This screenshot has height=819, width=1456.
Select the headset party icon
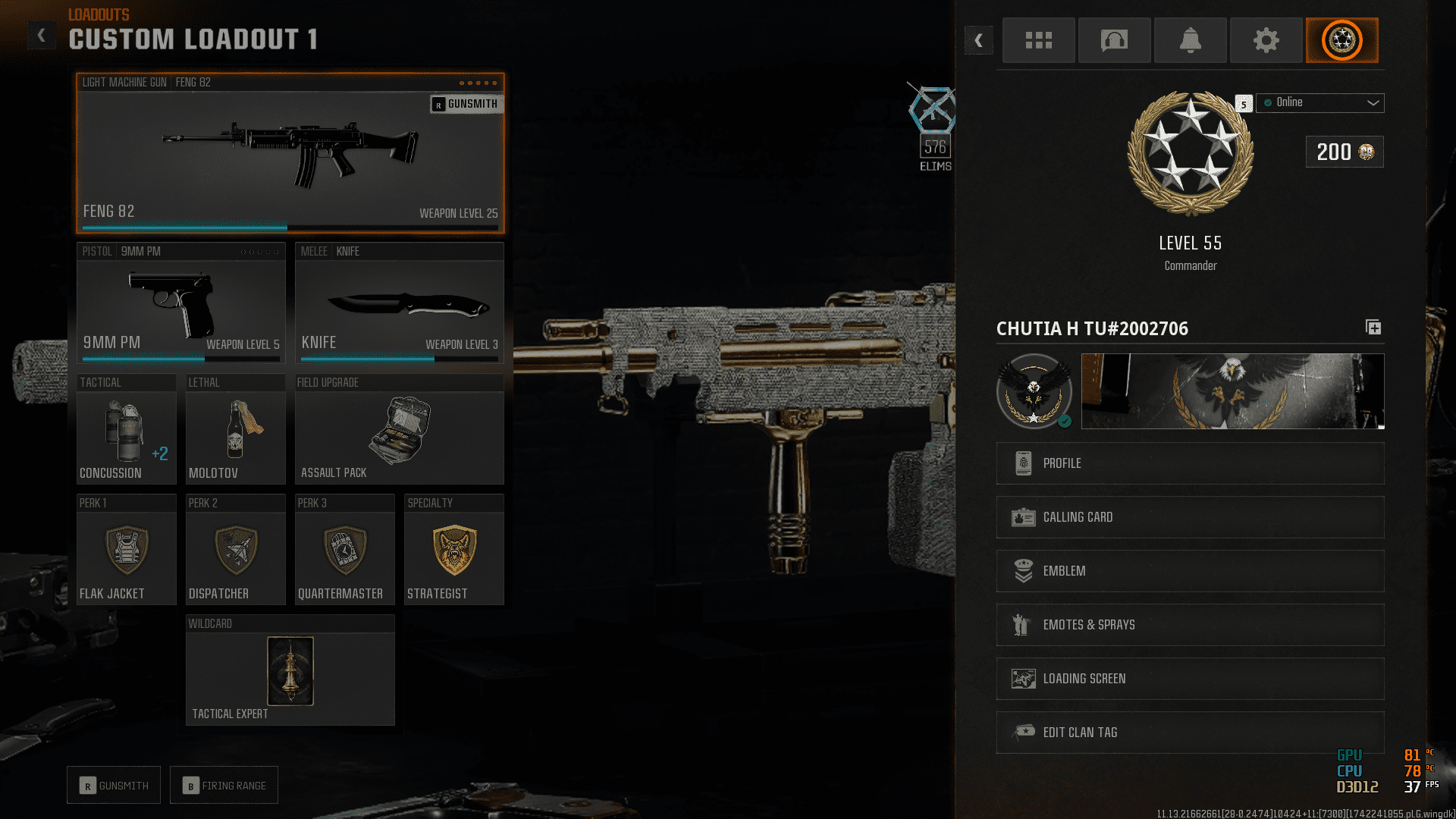point(1114,40)
